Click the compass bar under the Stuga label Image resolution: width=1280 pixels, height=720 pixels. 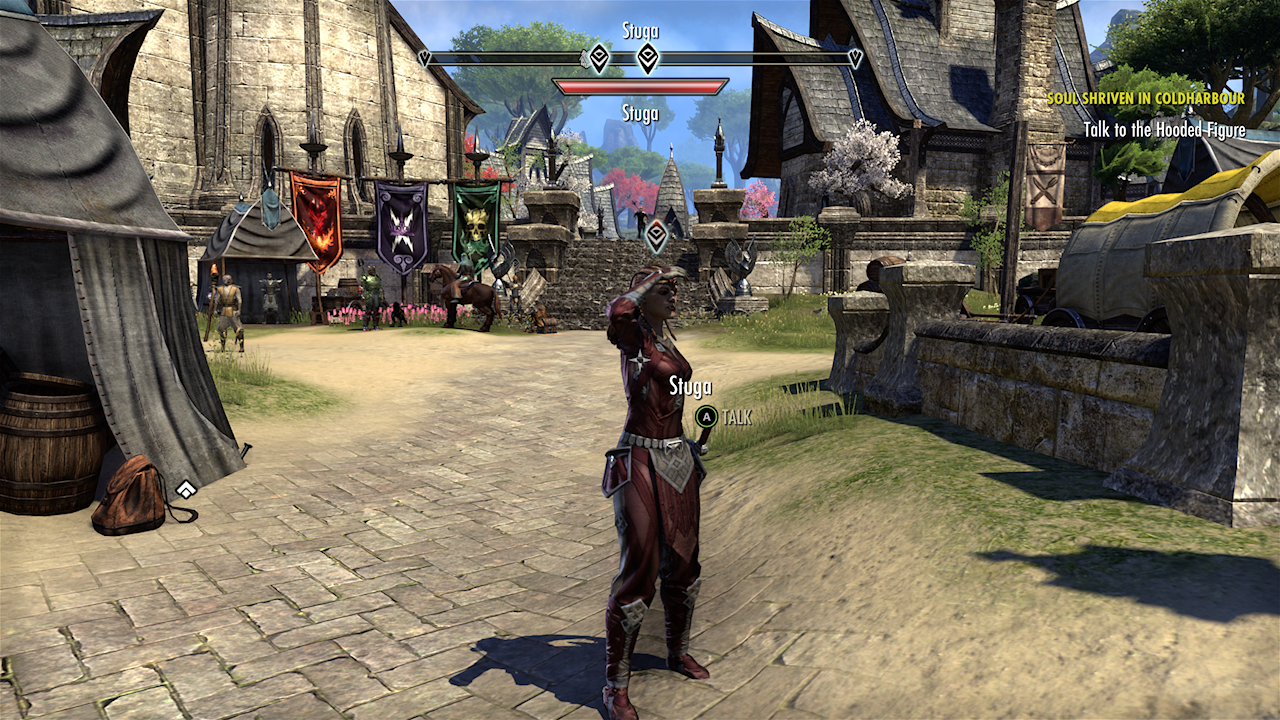[640, 58]
